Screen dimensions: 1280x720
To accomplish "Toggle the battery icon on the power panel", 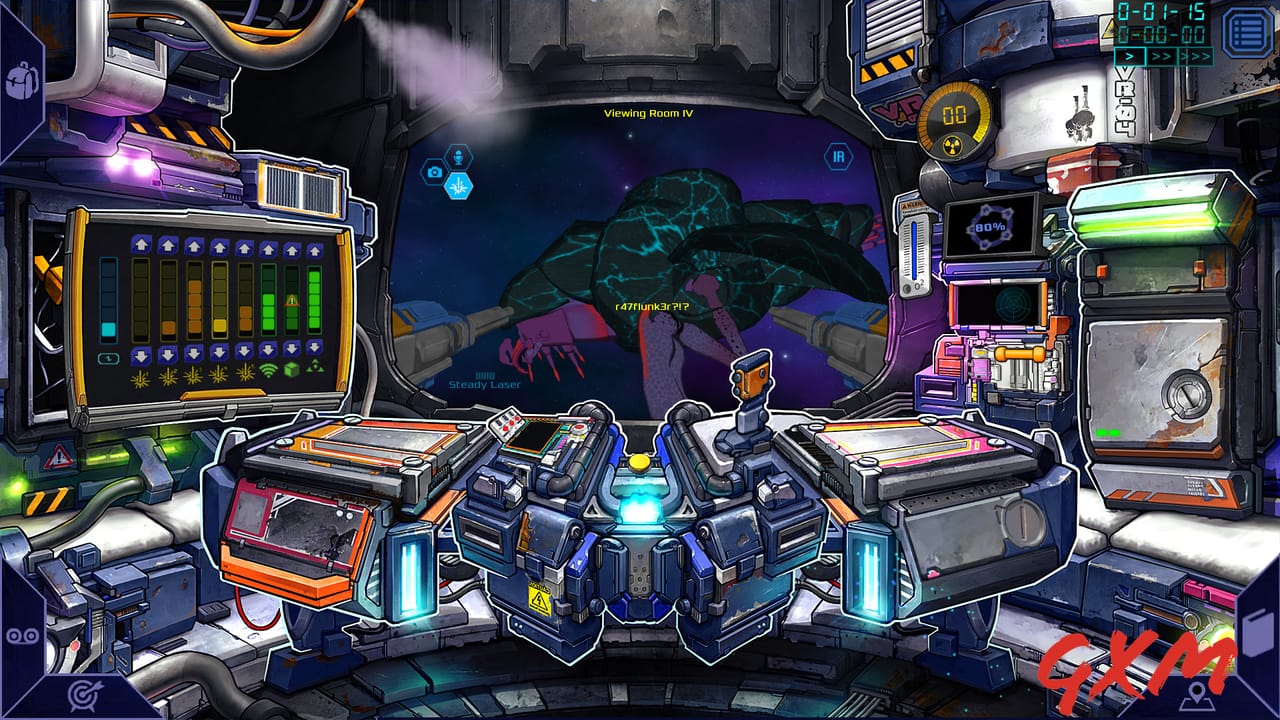I will [x=108, y=356].
